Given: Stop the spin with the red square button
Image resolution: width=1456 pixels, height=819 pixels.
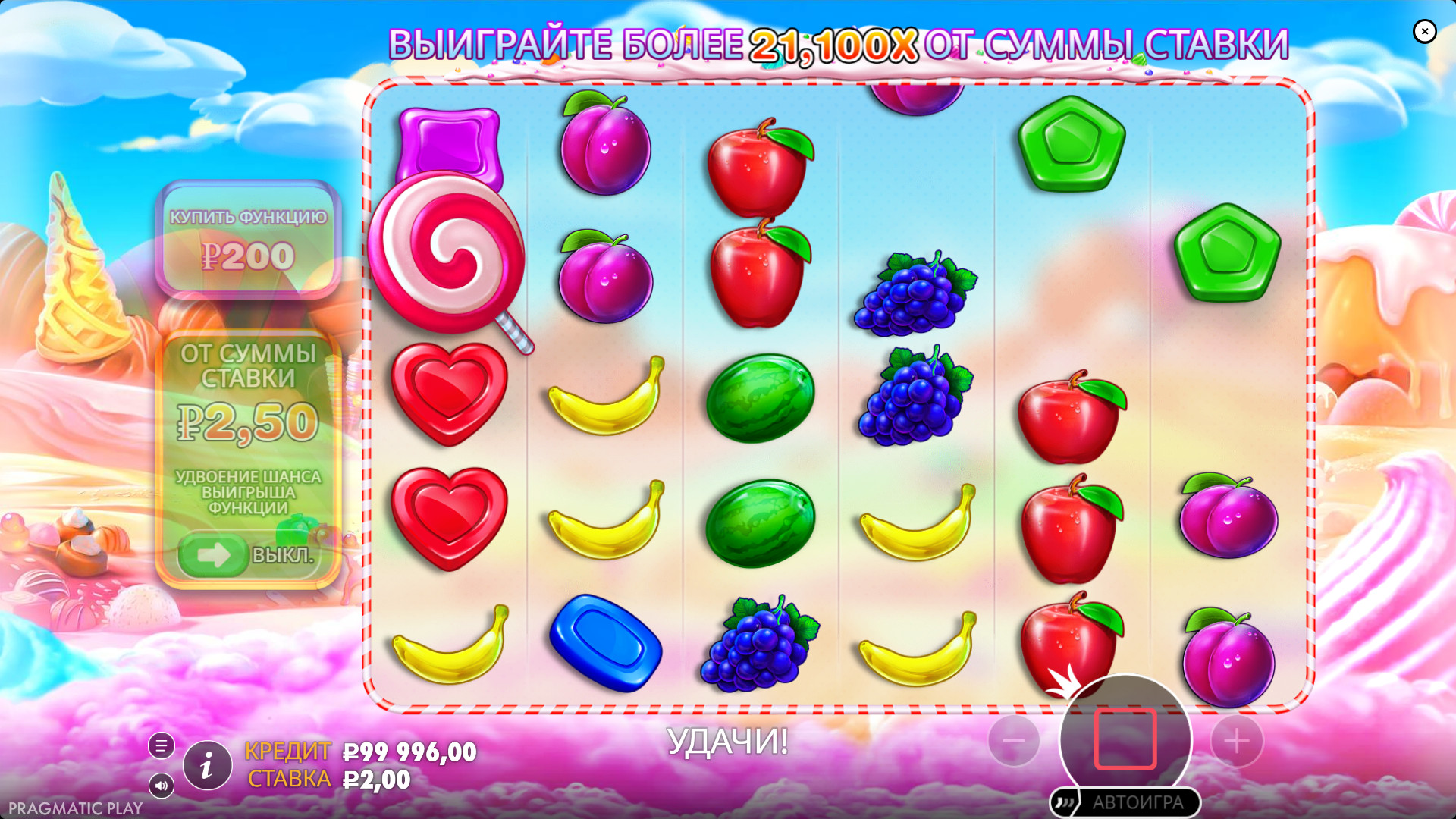Looking at the screenshot, I should tap(1125, 739).
